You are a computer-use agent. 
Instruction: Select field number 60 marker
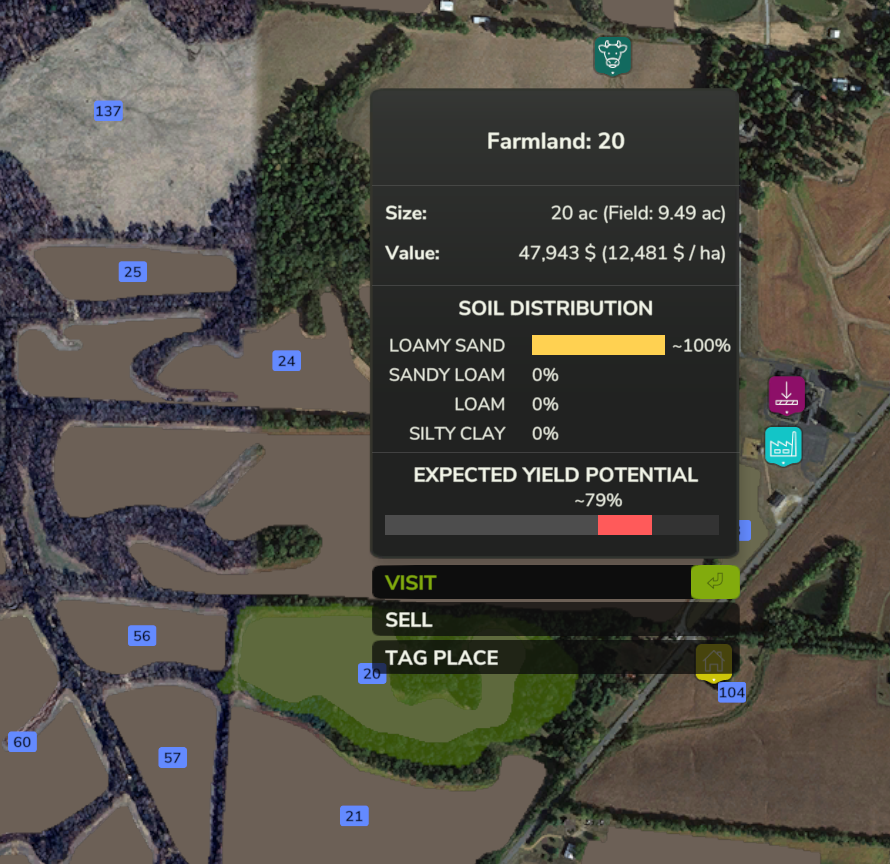22,742
